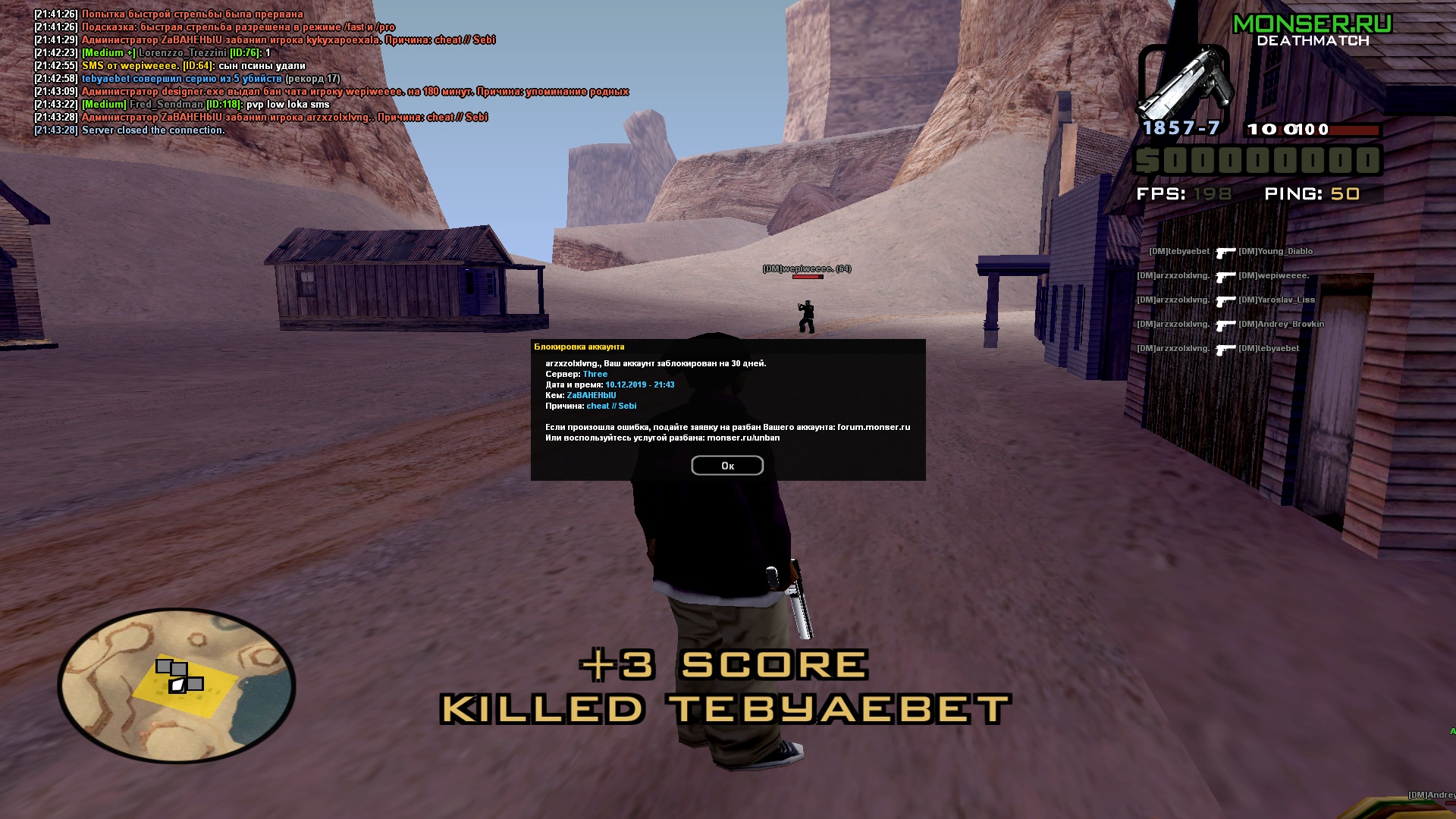Click the health bar above [DM]wepiweeee player
Image resolution: width=1456 pixels, height=819 pixels.
point(808,276)
